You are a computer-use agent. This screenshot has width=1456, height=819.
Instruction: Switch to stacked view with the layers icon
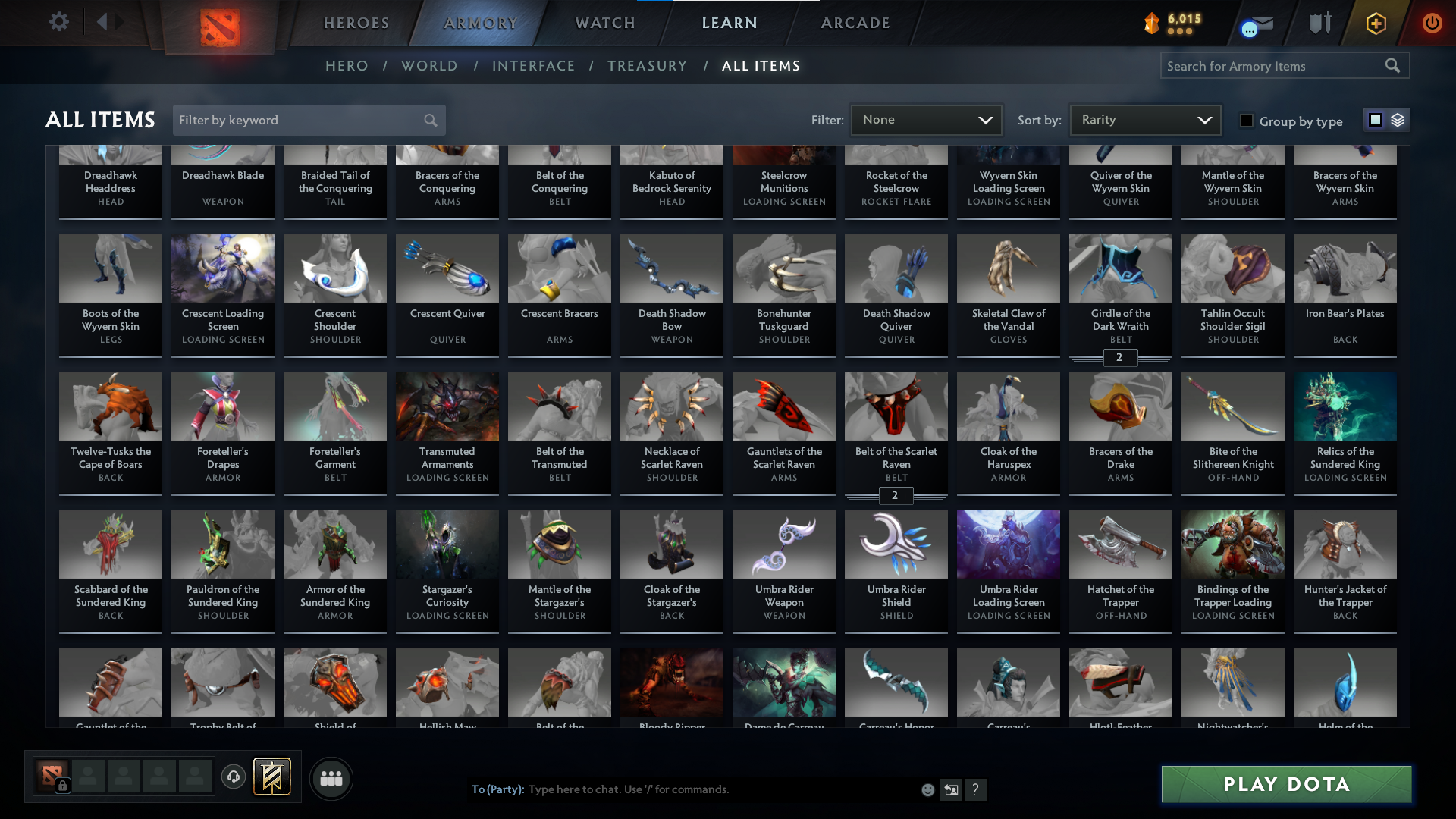[1398, 119]
